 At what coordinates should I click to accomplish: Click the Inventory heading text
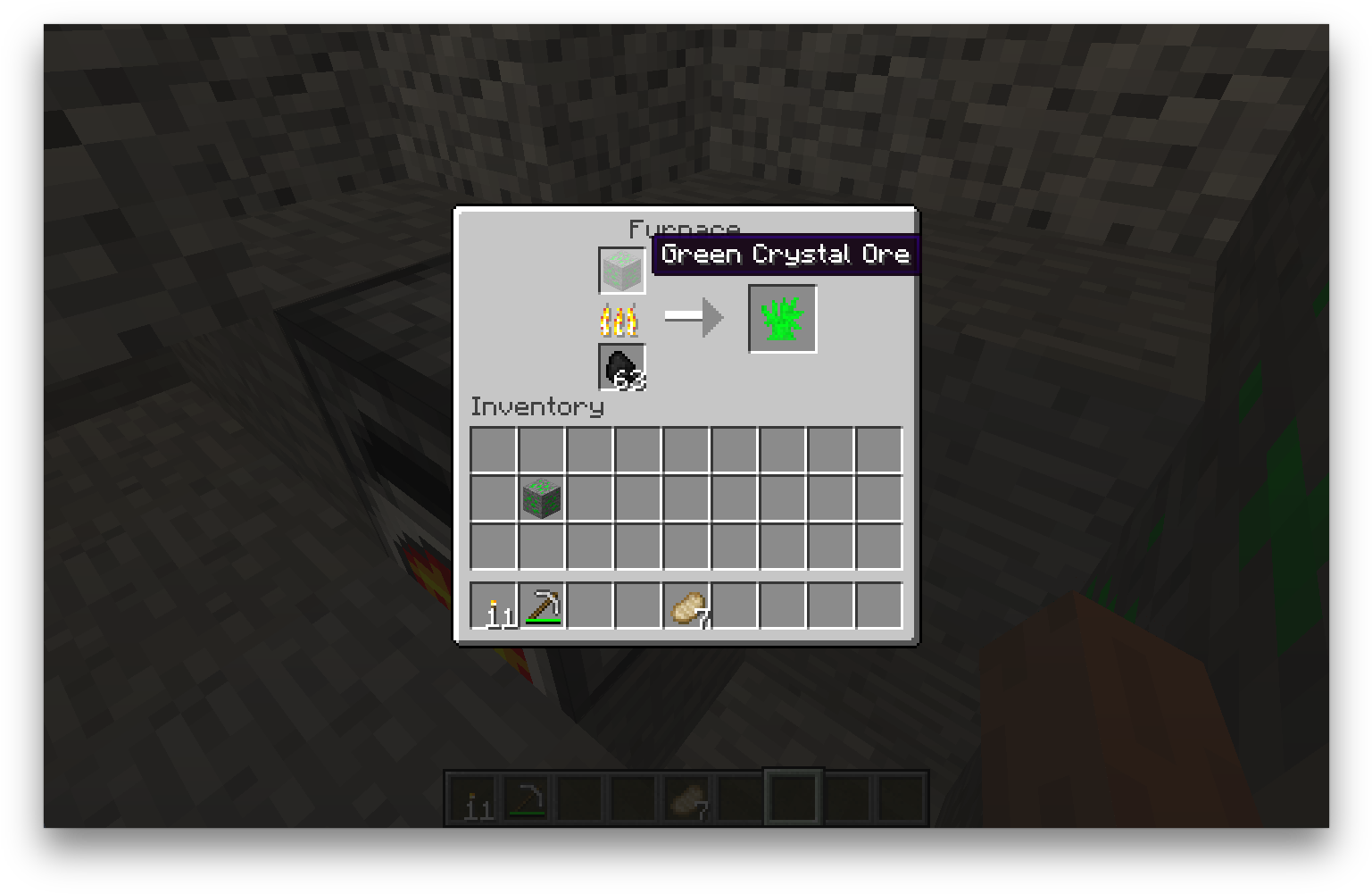[x=536, y=407]
